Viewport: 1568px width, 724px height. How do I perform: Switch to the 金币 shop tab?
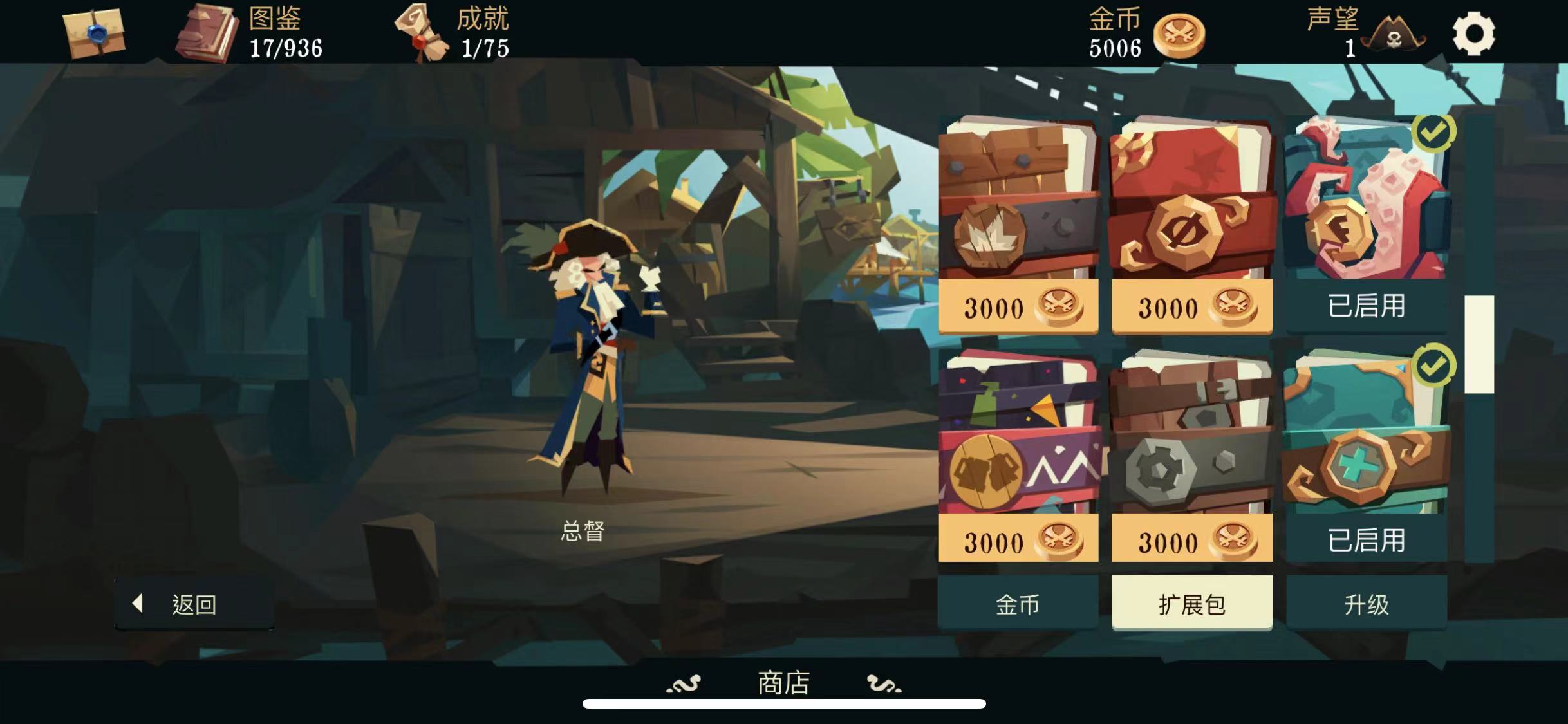pyautogui.click(x=1018, y=604)
